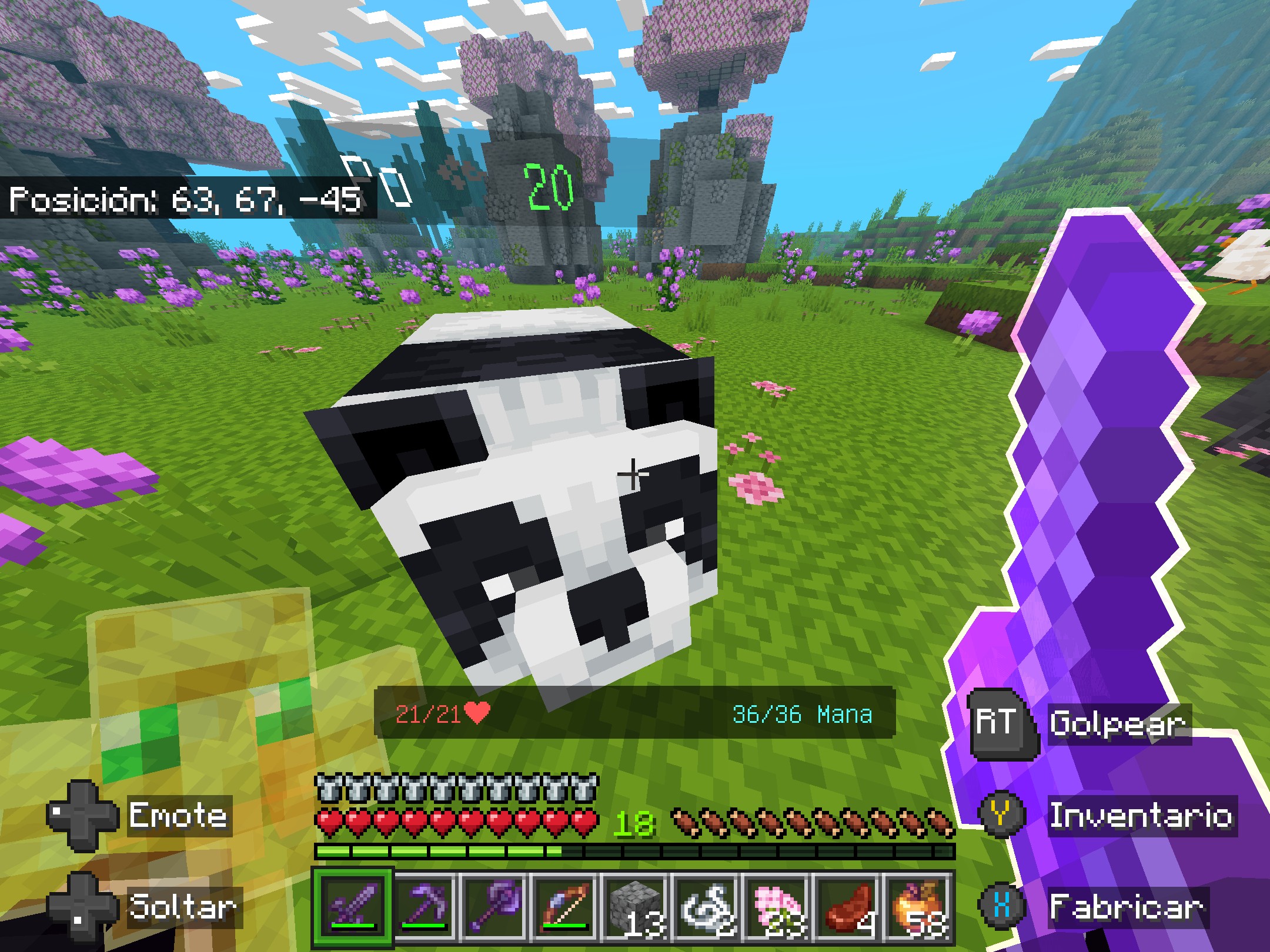Screen dimensions: 1270x952
Task: Select the wind charge item
Action: [704, 908]
